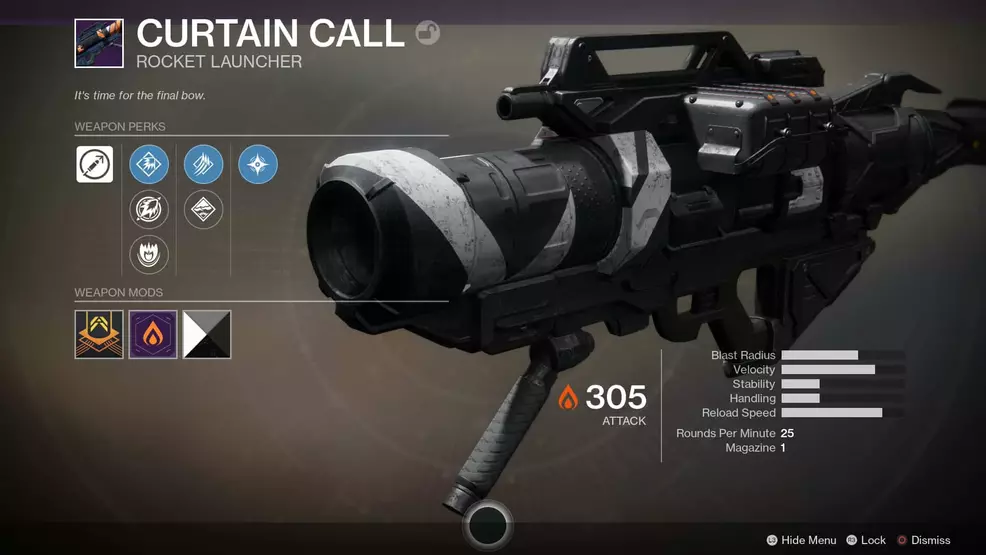
Task: Select the orange solar flame mod
Action: (x=153, y=334)
